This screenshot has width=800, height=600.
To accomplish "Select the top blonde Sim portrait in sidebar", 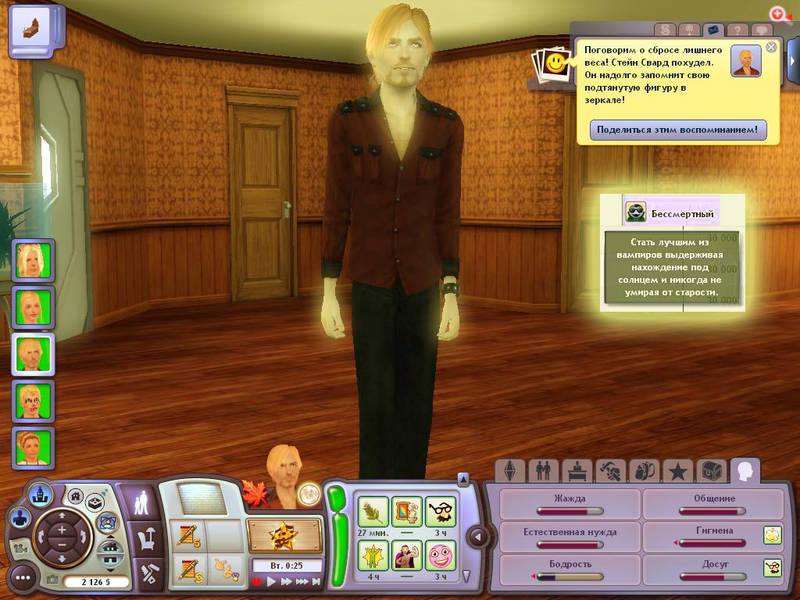I will coord(33,259).
